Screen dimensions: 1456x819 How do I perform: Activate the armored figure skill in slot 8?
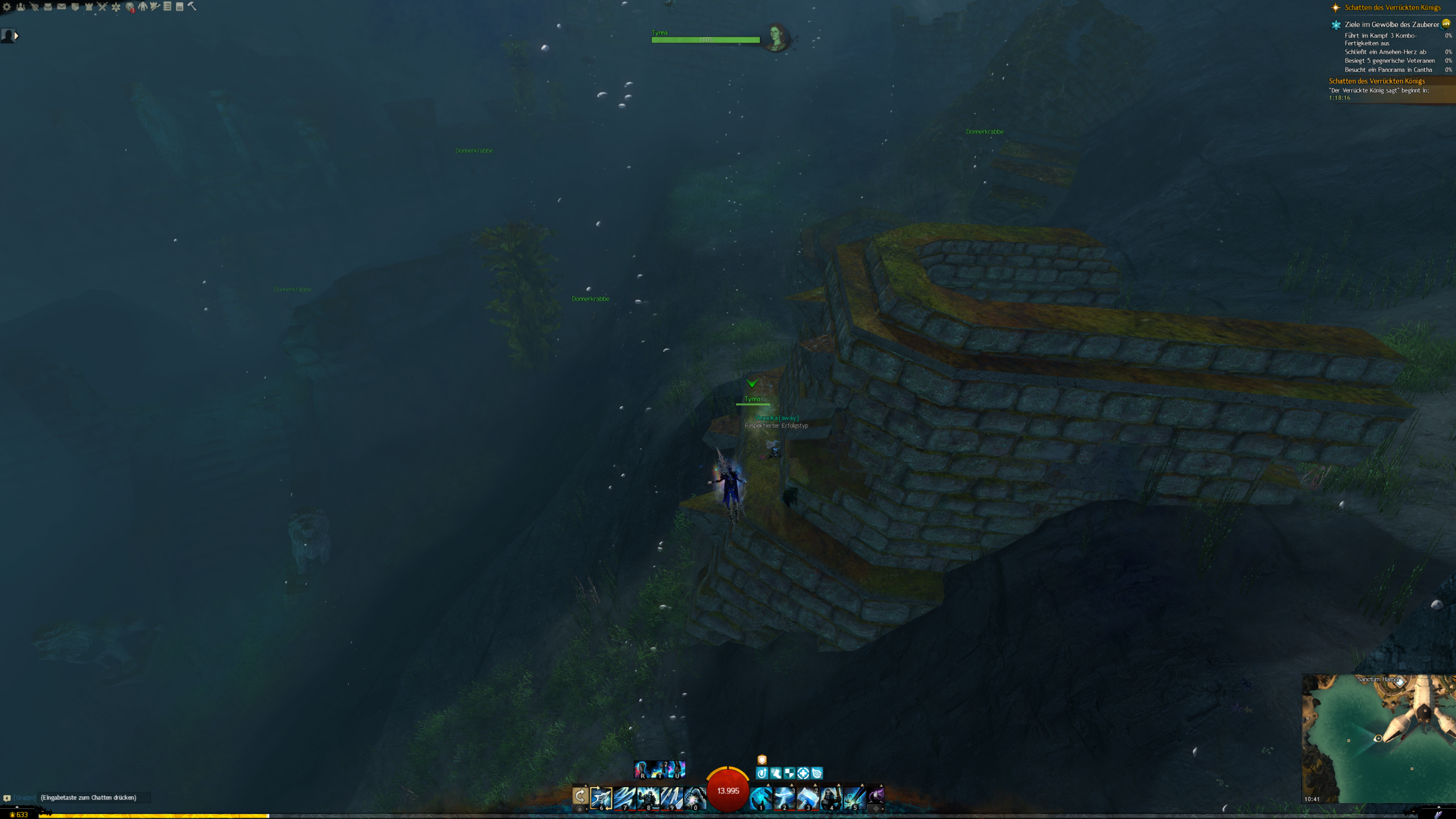648,798
